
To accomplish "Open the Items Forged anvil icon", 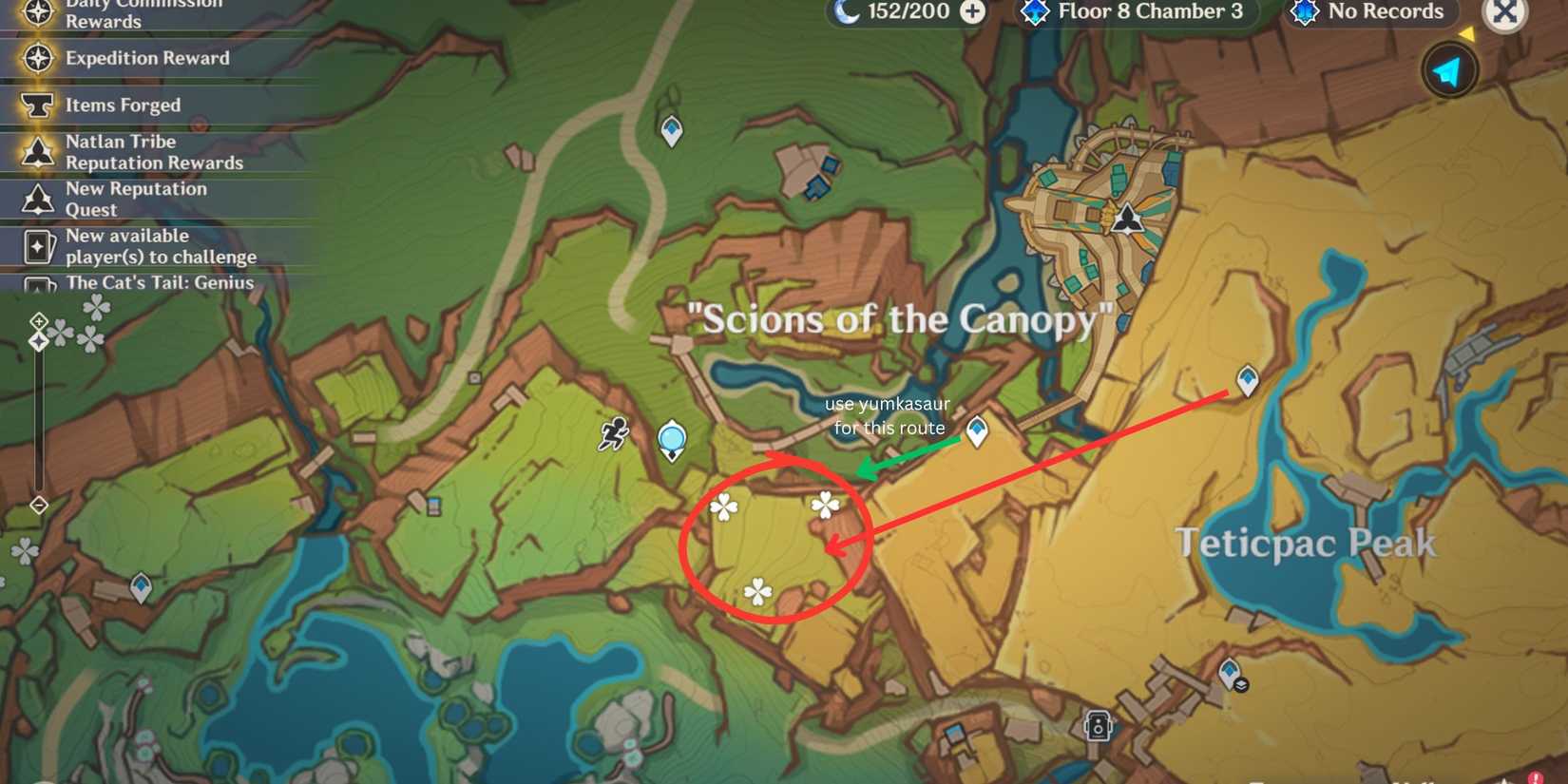I will 38,105.
